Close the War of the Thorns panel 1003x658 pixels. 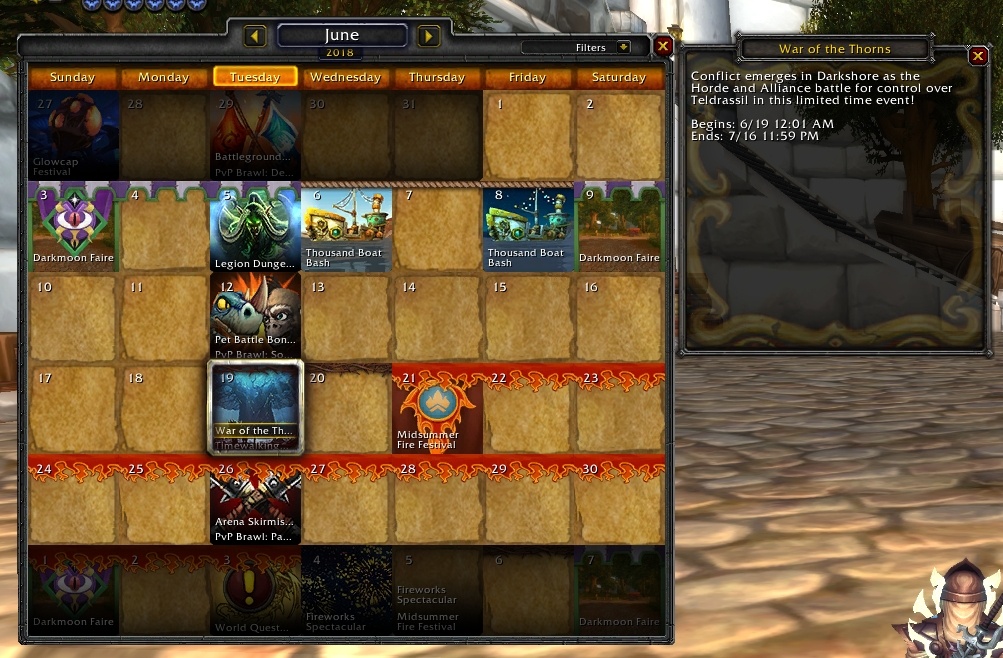pos(978,56)
